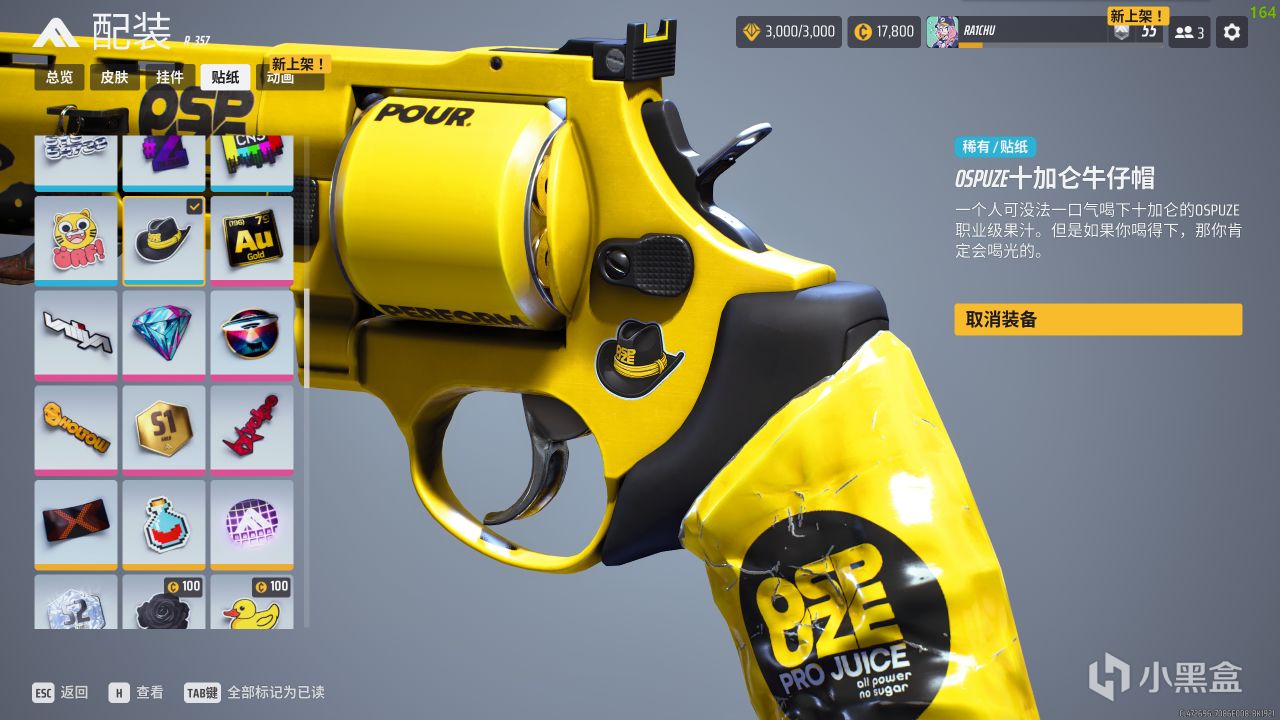Choose the Au Gold element sticker
The image size is (1280, 720).
[252, 240]
